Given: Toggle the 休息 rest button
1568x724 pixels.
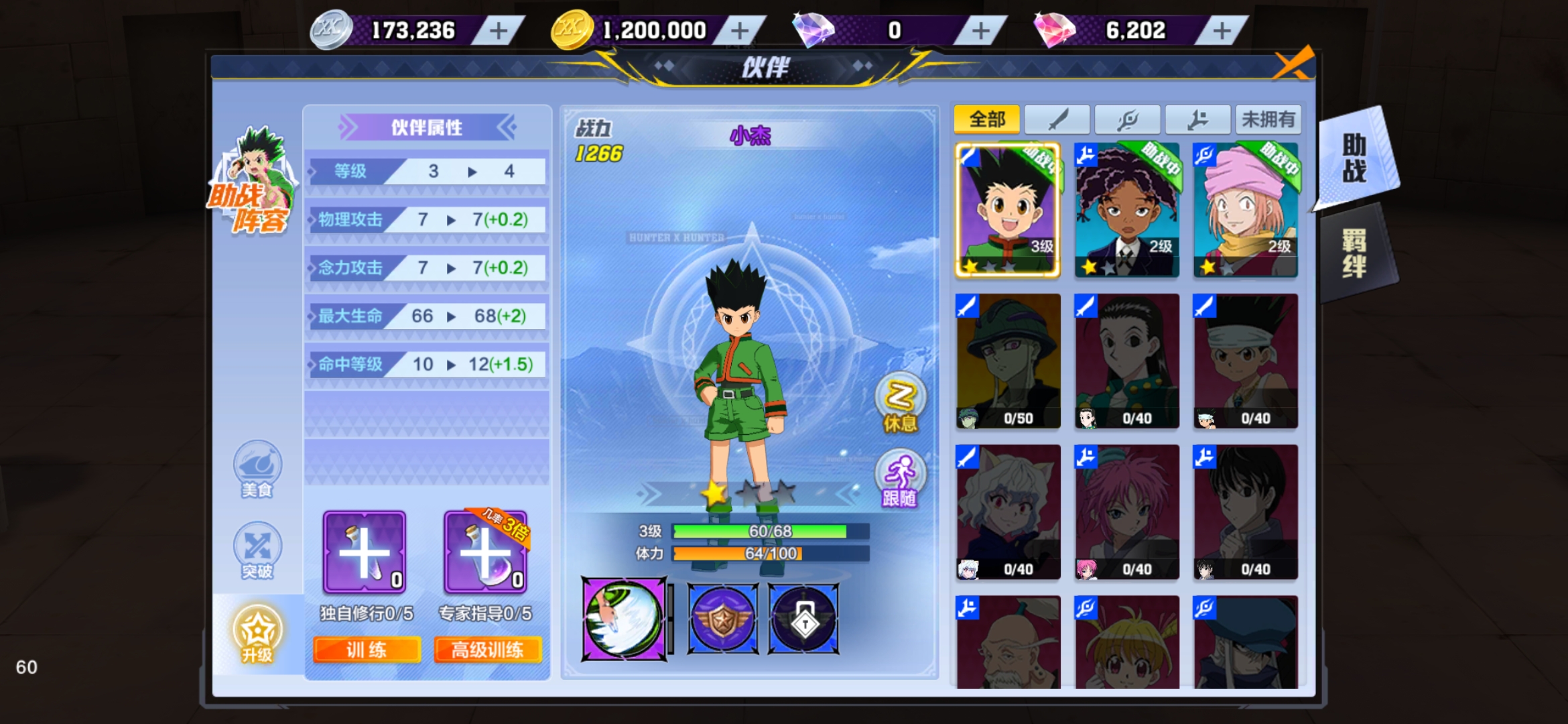Looking at the screenshot, I should coord(900,404).
